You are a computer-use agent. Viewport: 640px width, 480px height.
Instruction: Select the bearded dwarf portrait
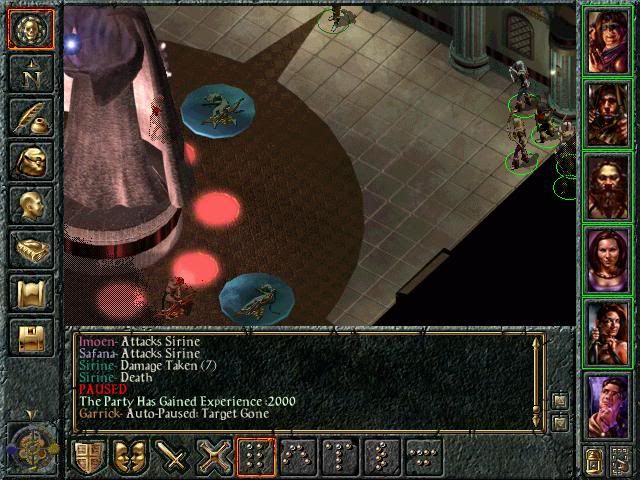(x=608, y=187)
